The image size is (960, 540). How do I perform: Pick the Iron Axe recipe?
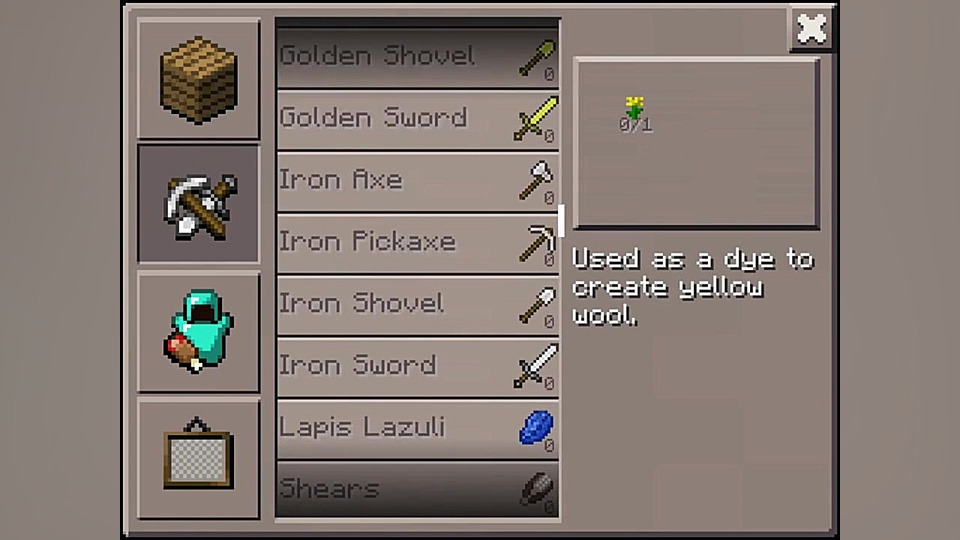417,181
